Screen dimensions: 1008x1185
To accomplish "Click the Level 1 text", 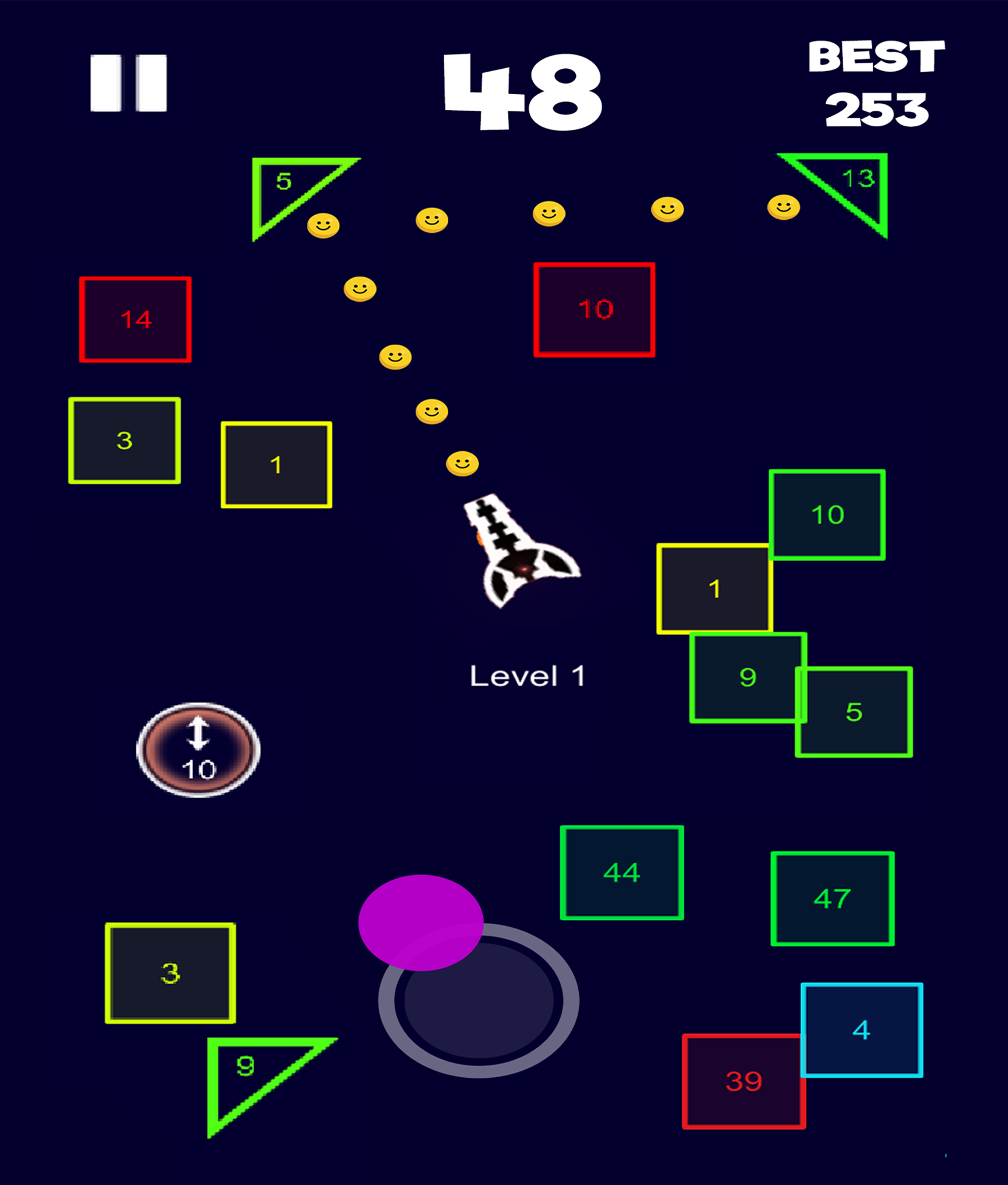I will click(528, 674).
